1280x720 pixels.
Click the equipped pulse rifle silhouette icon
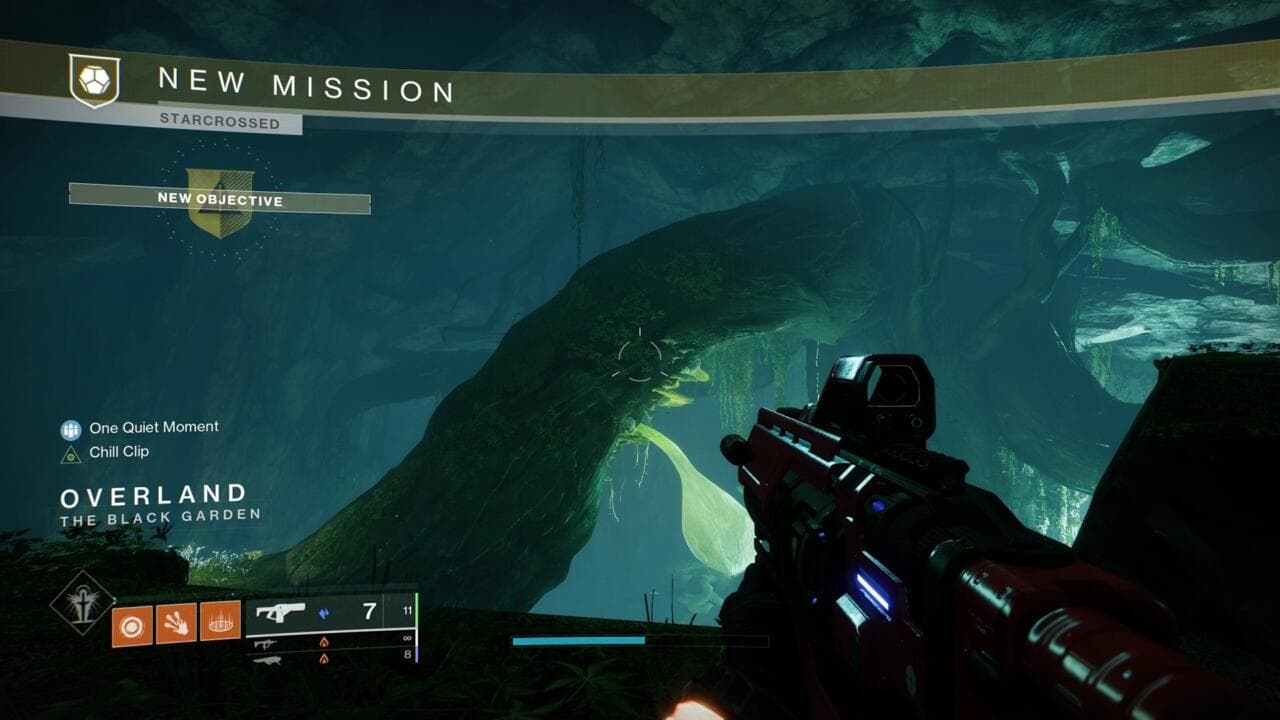click(280, 612)
